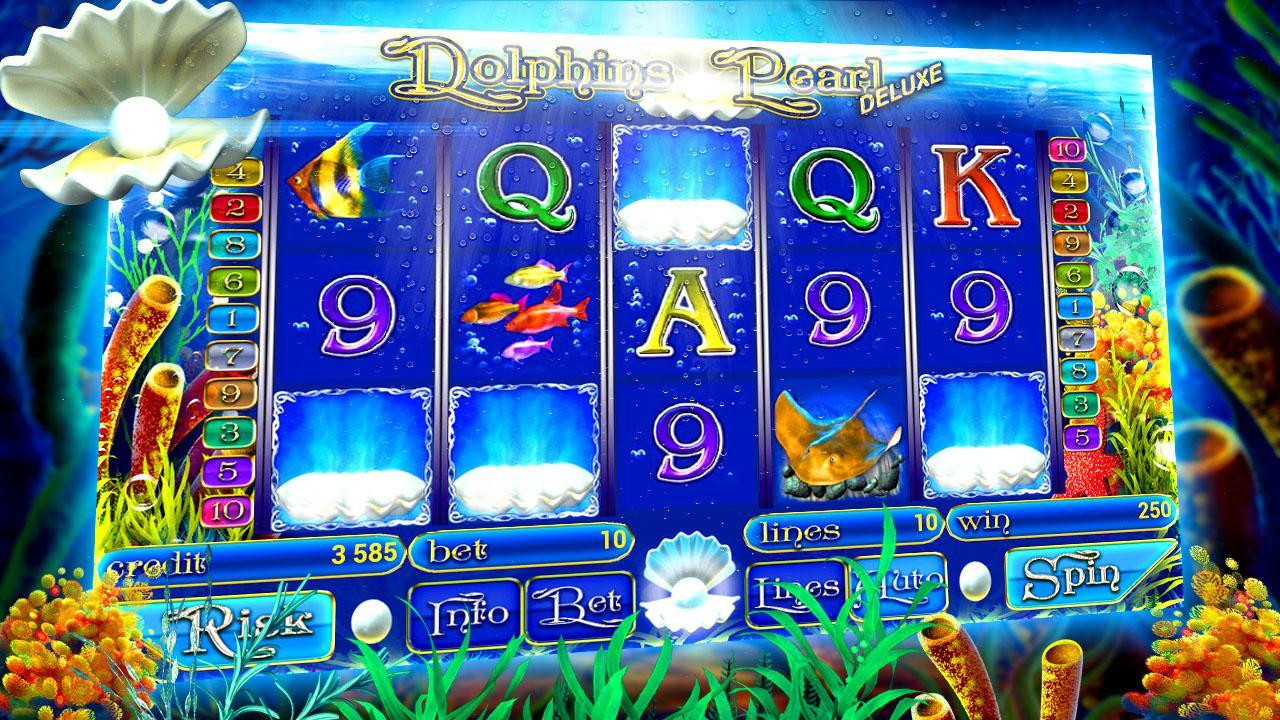
Task: Click the pearl shell scatter atop the third reel
Action: [x=681, y=196]
